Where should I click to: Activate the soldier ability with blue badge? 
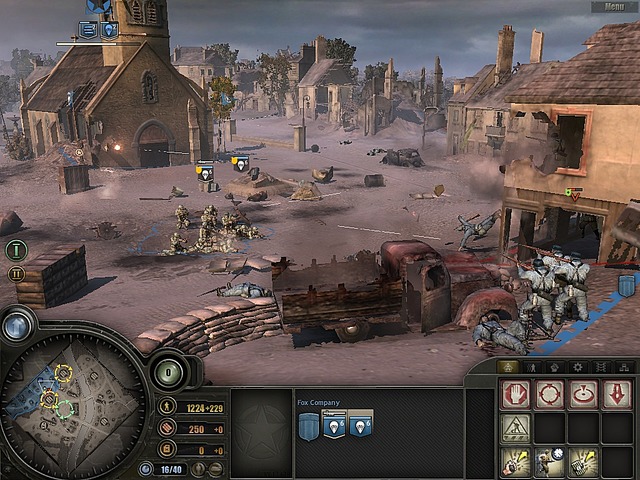pos(549,462)
